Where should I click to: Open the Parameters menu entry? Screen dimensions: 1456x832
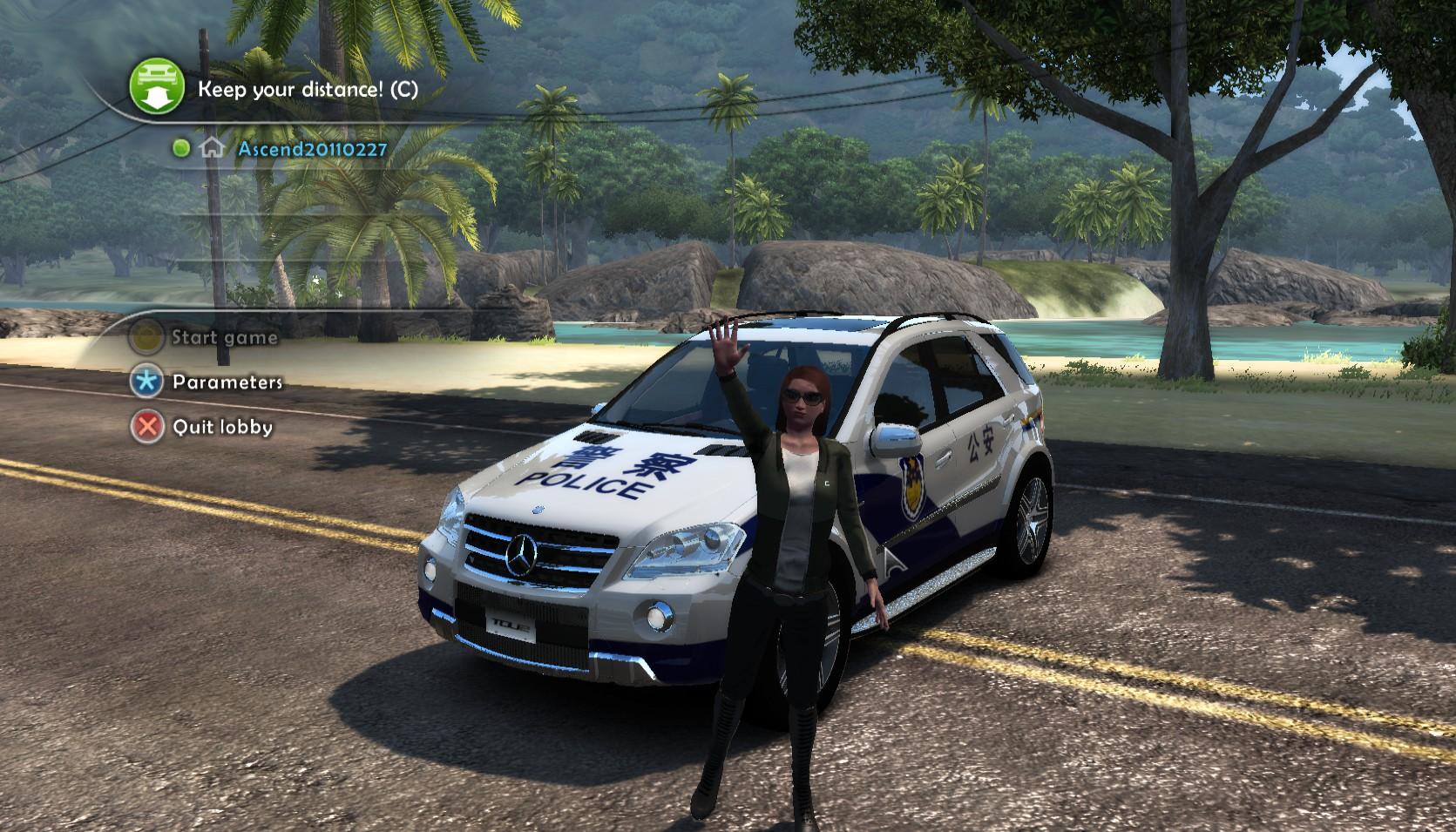click(227, 381)
